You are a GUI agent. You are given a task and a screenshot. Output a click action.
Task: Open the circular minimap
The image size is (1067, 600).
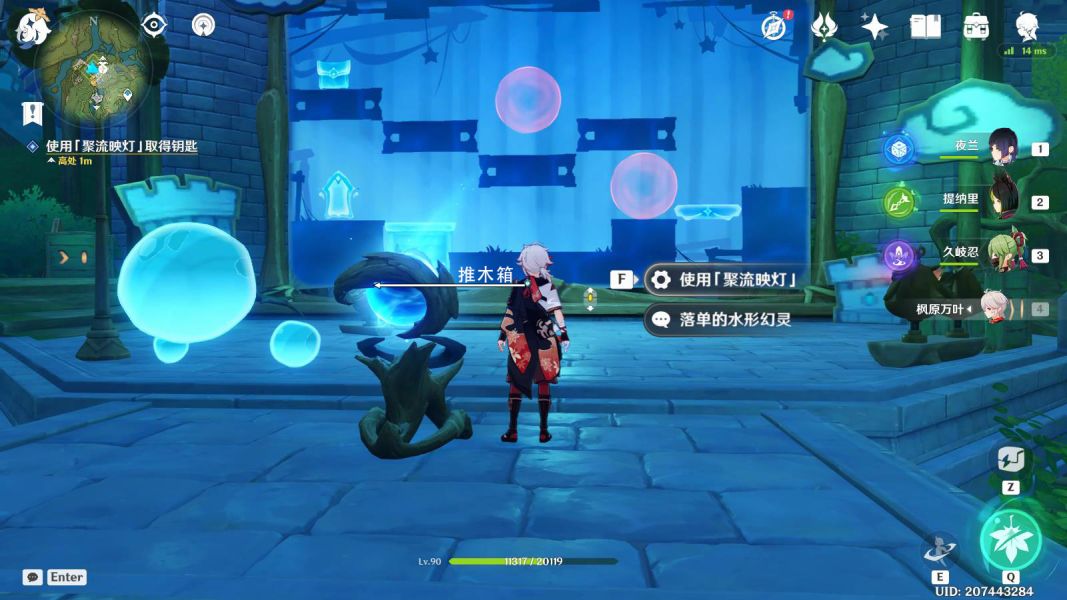tap(93, 68)
